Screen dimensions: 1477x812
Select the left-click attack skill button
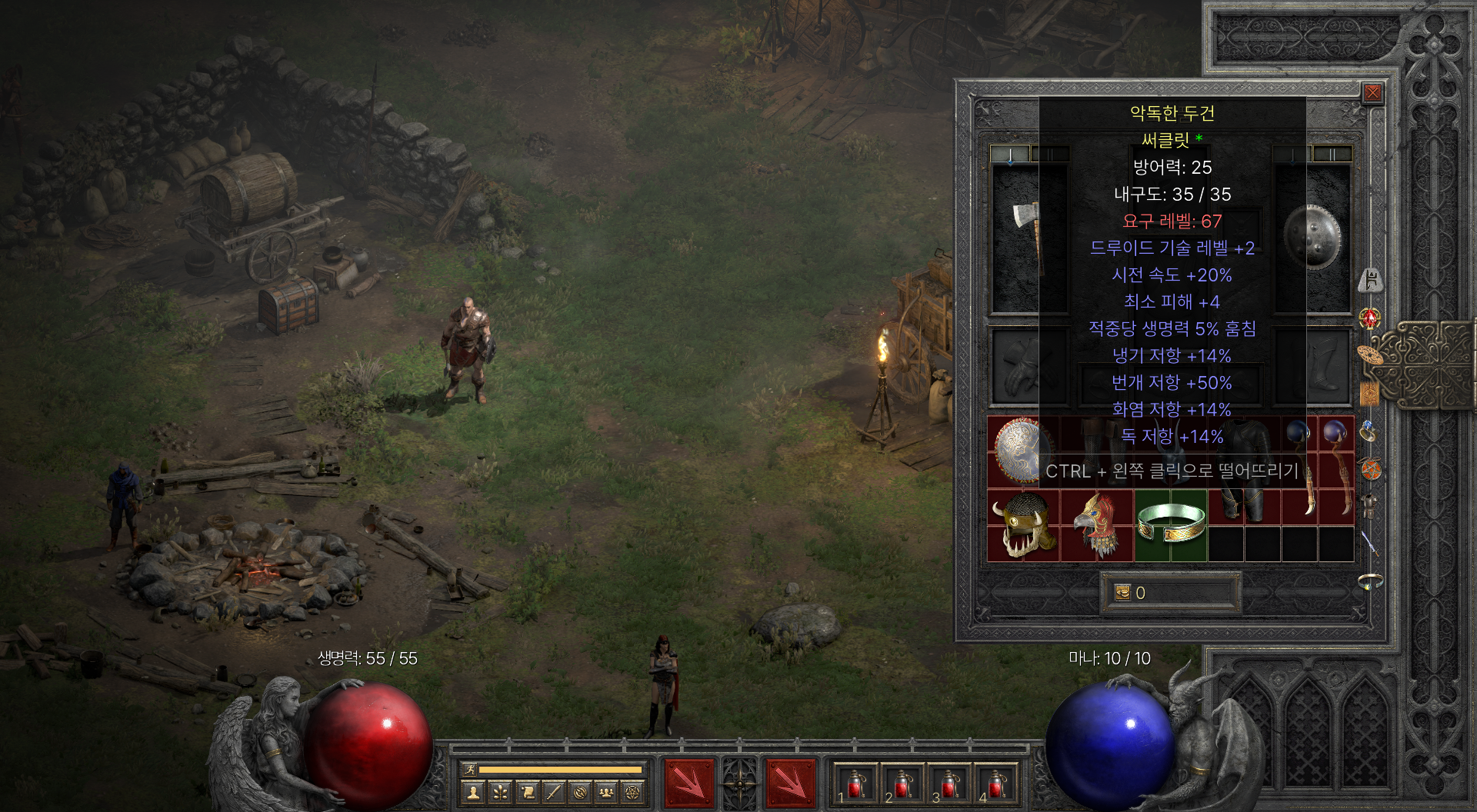click(x=688, y=784)
